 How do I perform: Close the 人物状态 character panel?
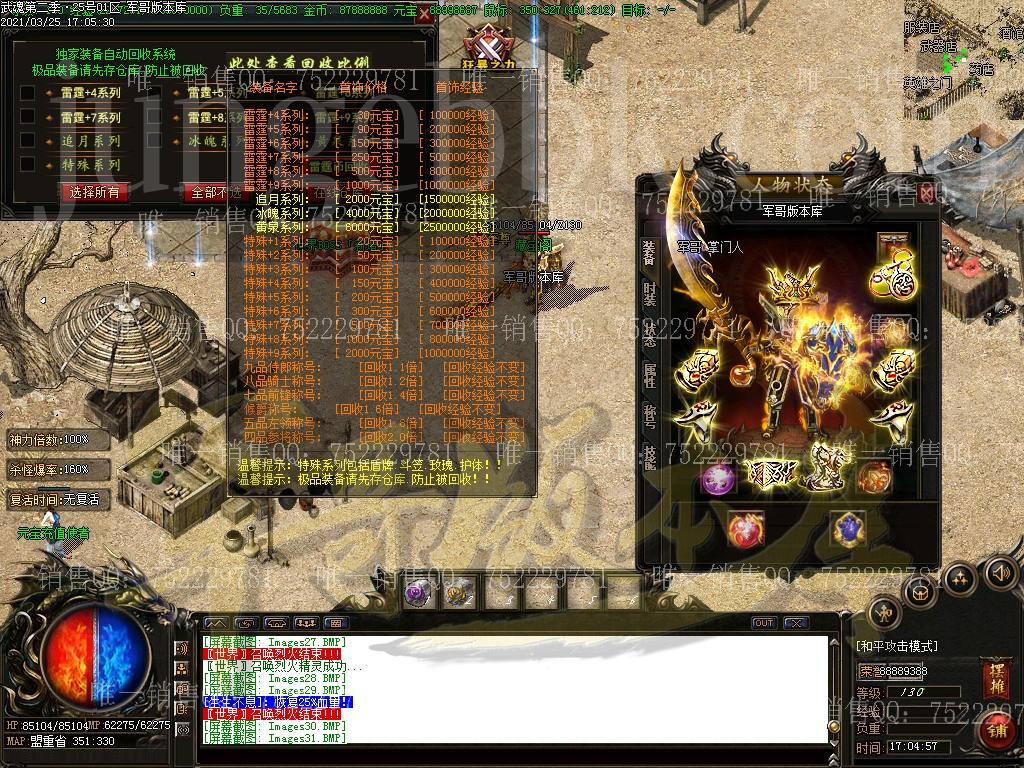[x=927, y=192]
